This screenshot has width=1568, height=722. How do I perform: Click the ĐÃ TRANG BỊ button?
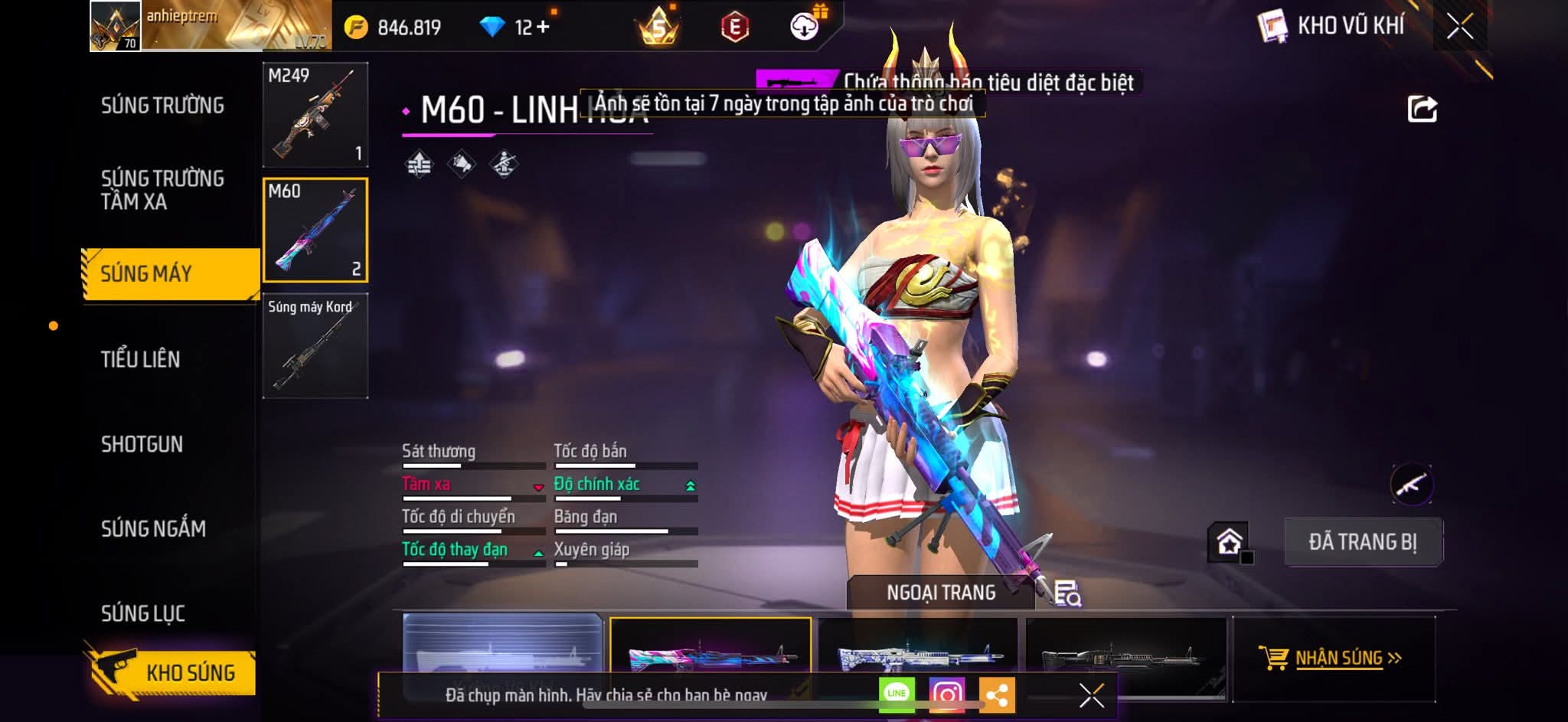(x=1363, y=542)
